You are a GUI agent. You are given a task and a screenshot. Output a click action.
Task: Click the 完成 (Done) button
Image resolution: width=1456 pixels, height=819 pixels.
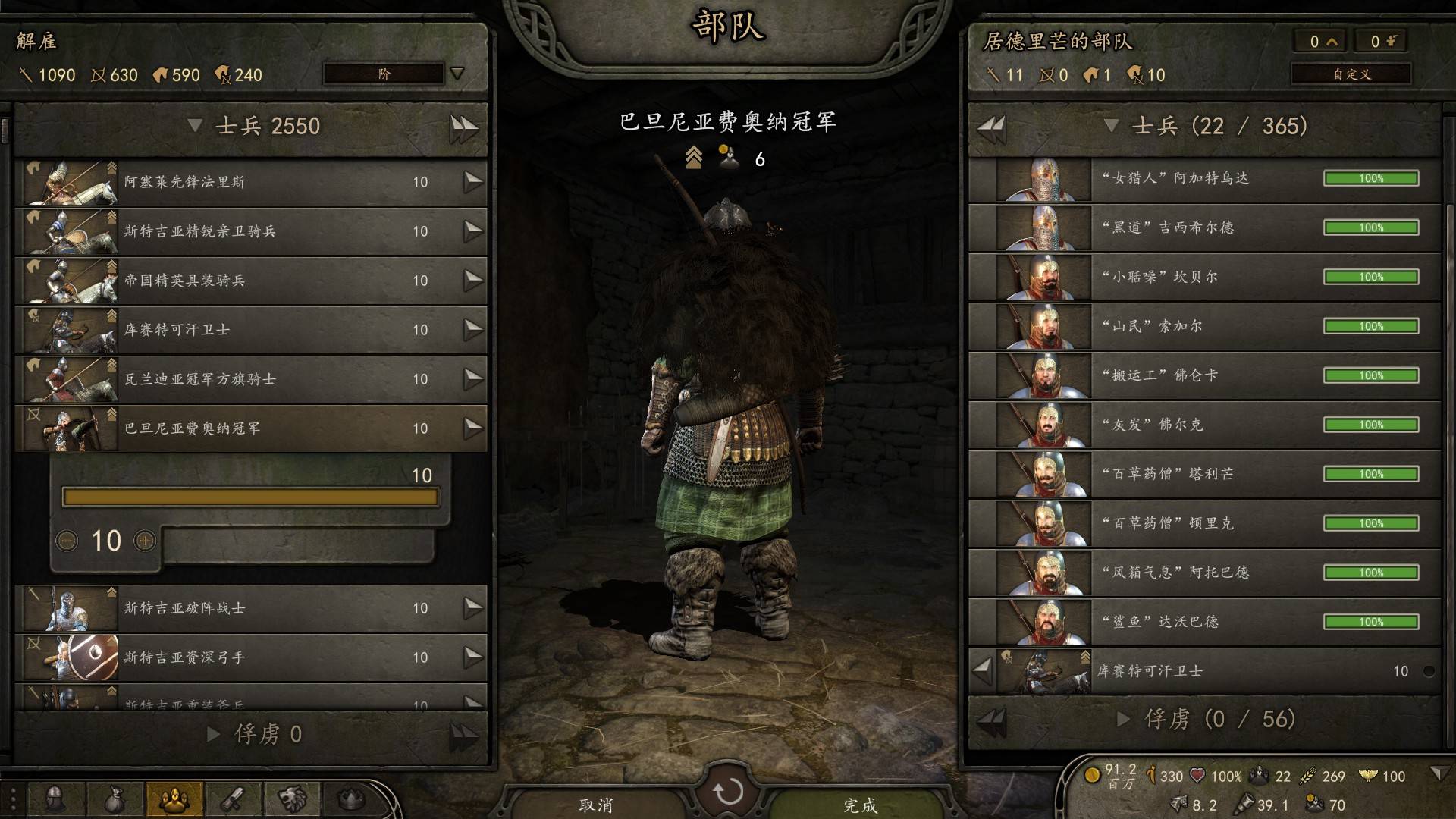point(860,805)
